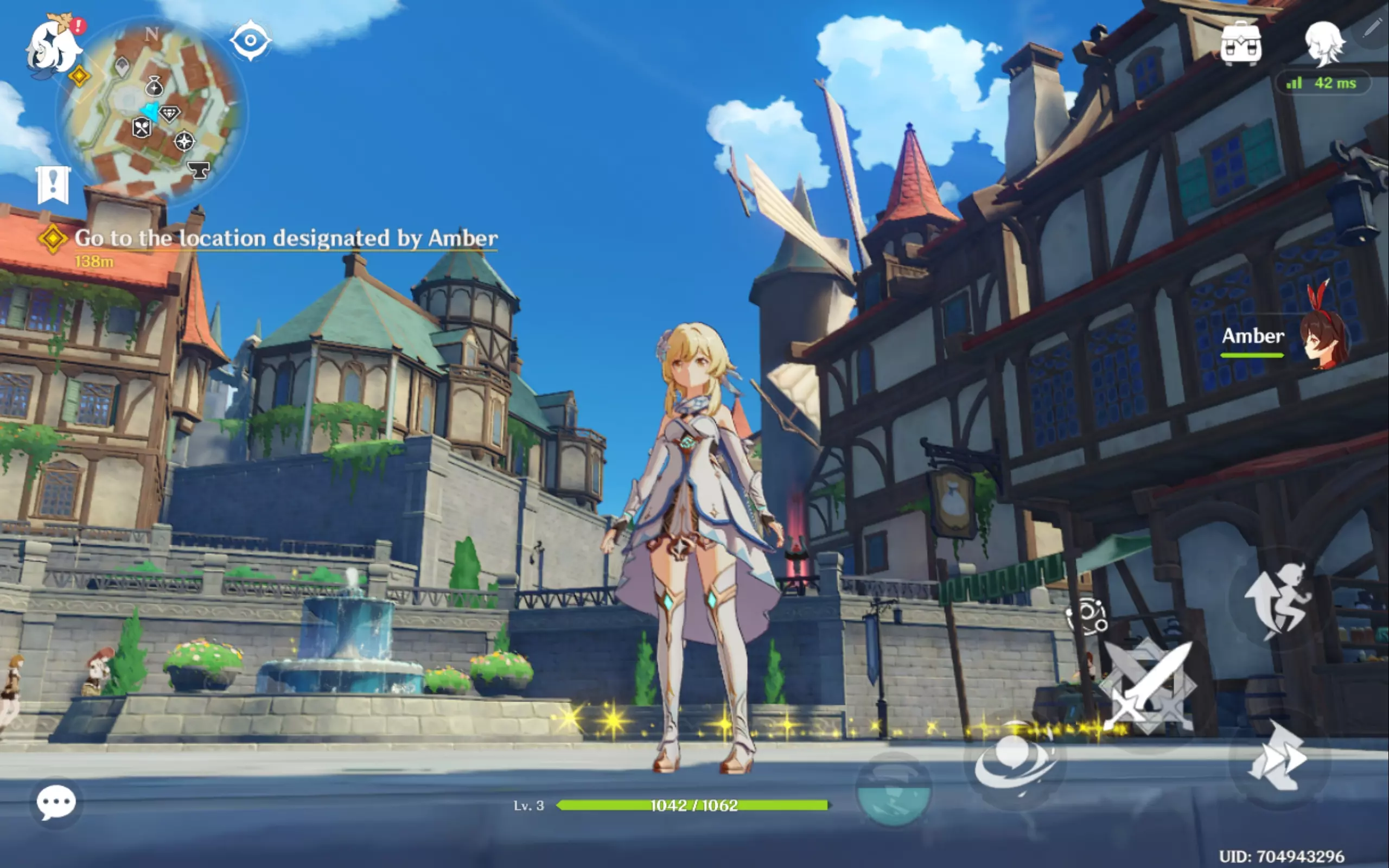1389x868 pixels.
Task: Open the backpack inventory
Action: (1240, 42)
